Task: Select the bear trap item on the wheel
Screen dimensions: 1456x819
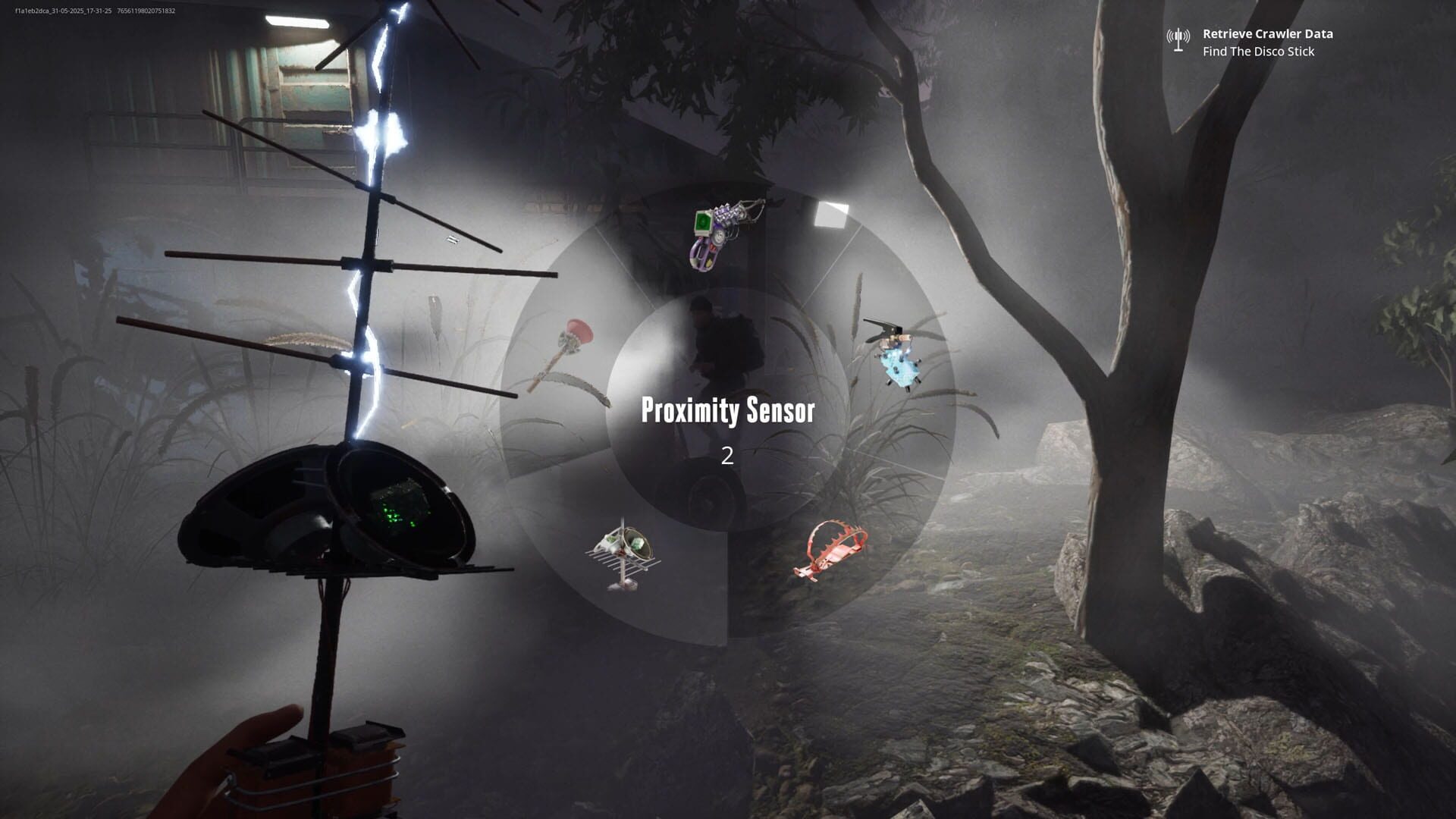Action: pyautogui.click(x=832, y=550)
